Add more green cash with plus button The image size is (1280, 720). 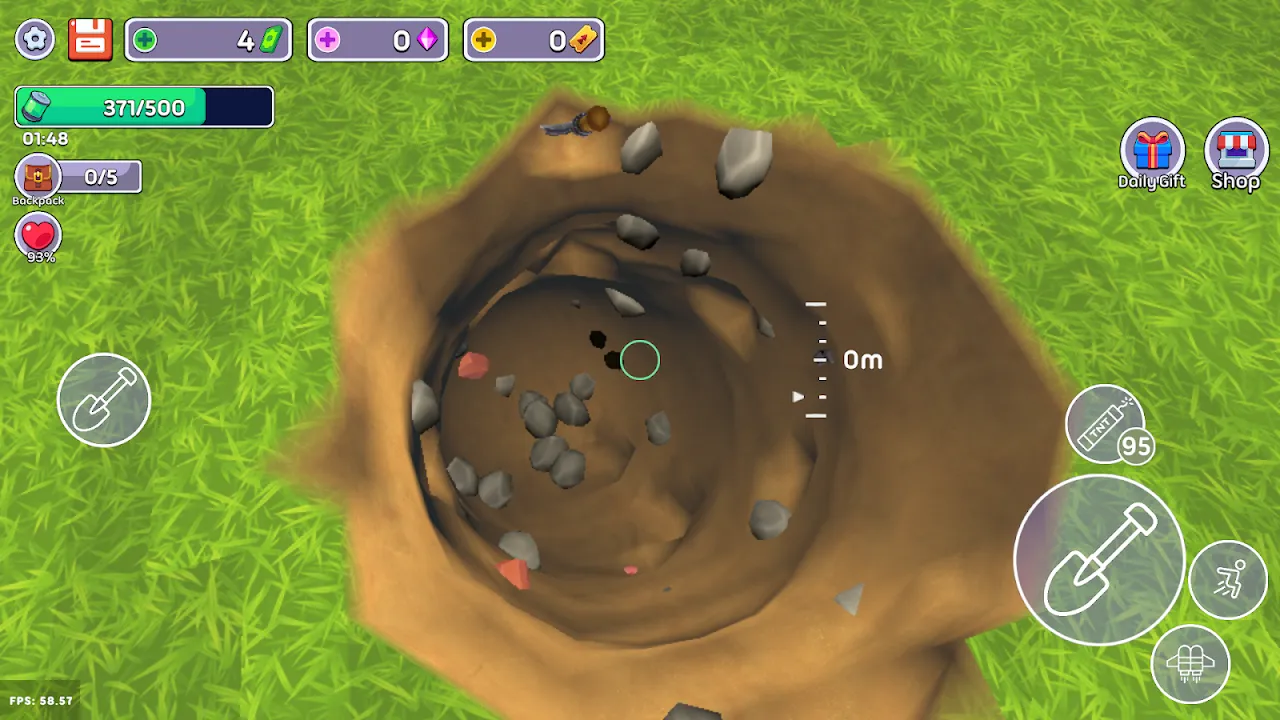click(145, 40)
